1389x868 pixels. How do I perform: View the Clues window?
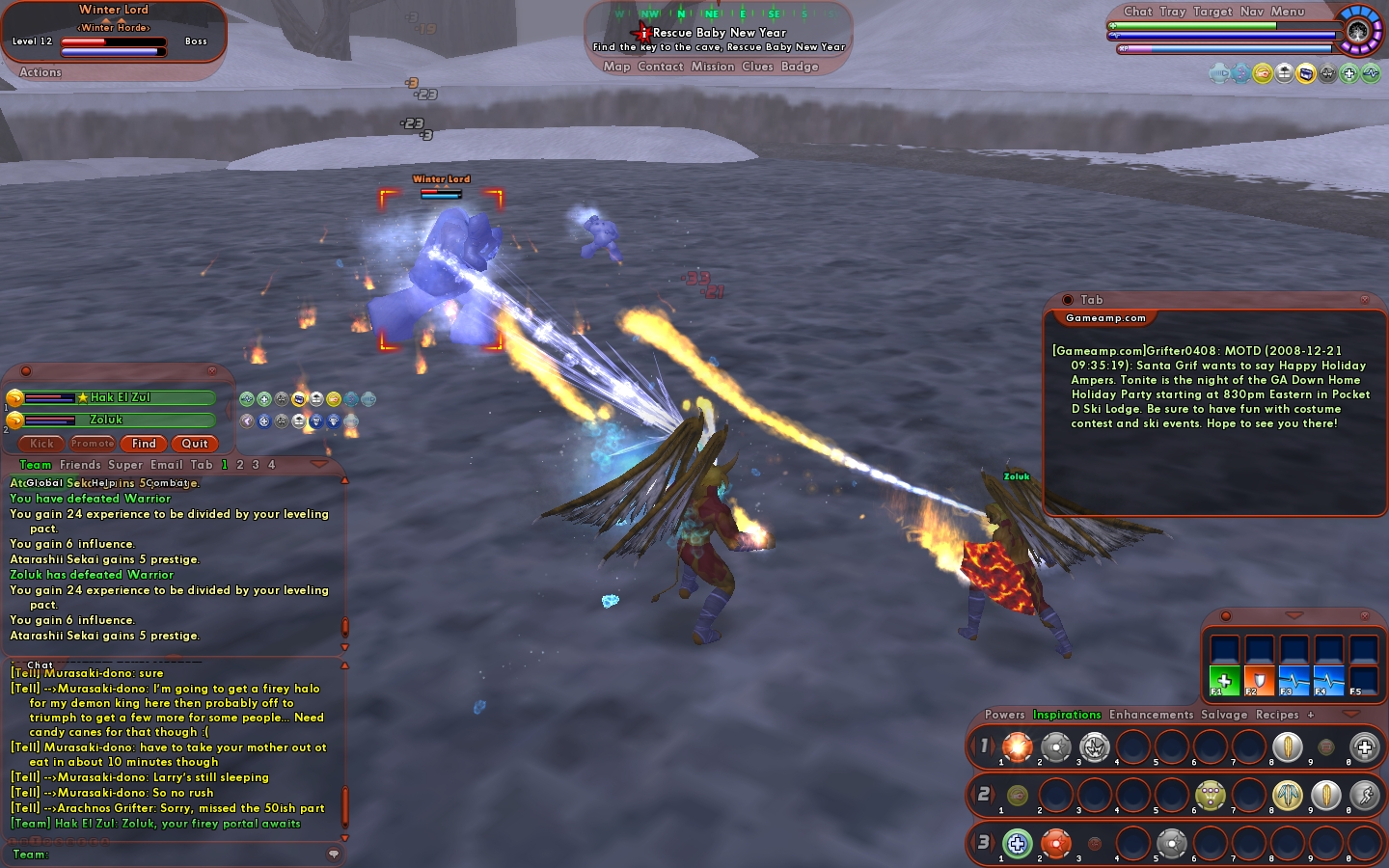tap(757, 67)
